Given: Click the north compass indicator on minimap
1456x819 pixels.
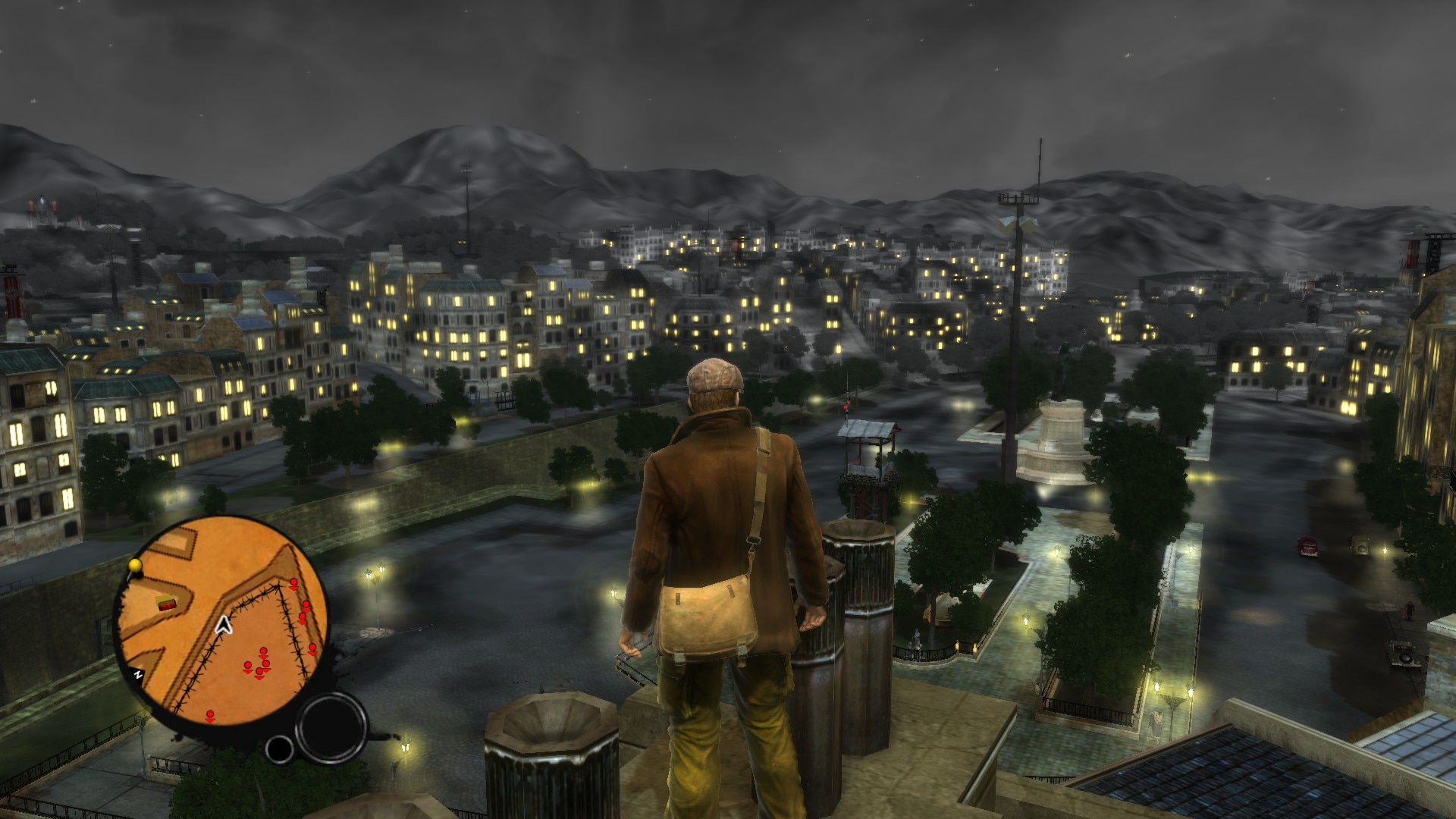Looking at the screenshot, I should coord(139,673).
